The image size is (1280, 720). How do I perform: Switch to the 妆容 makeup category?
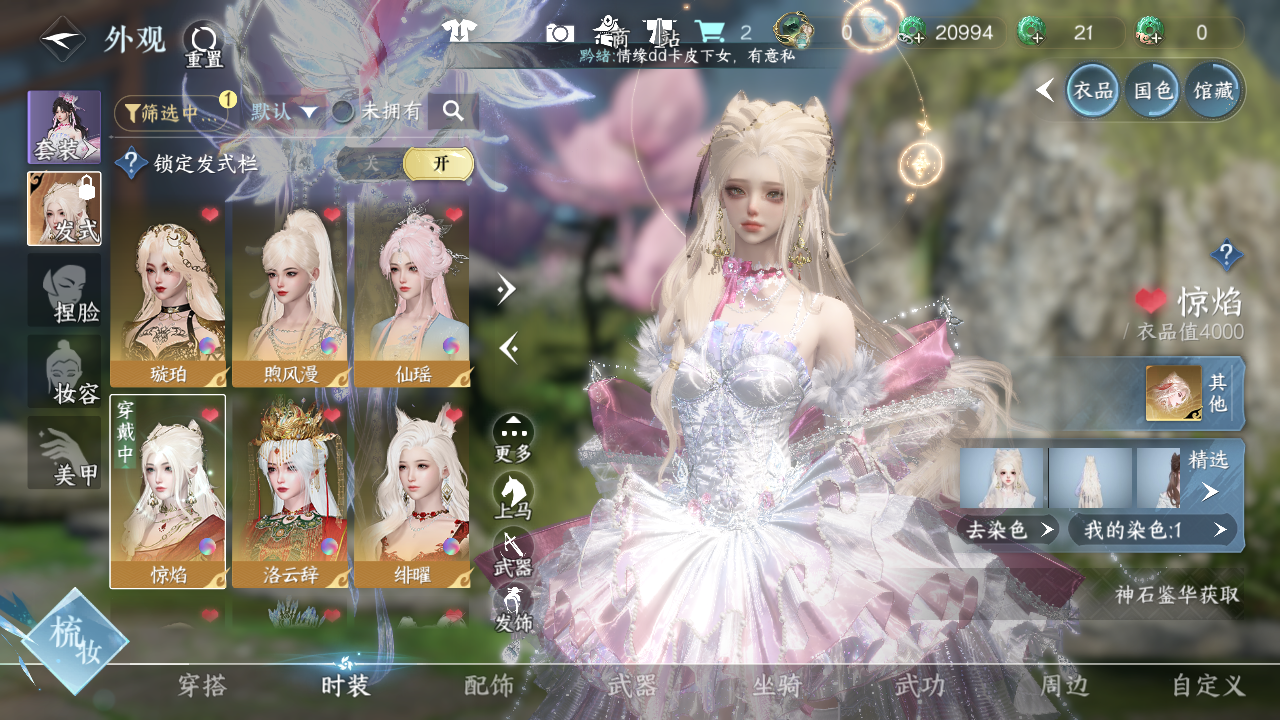[x=64, y=372]
